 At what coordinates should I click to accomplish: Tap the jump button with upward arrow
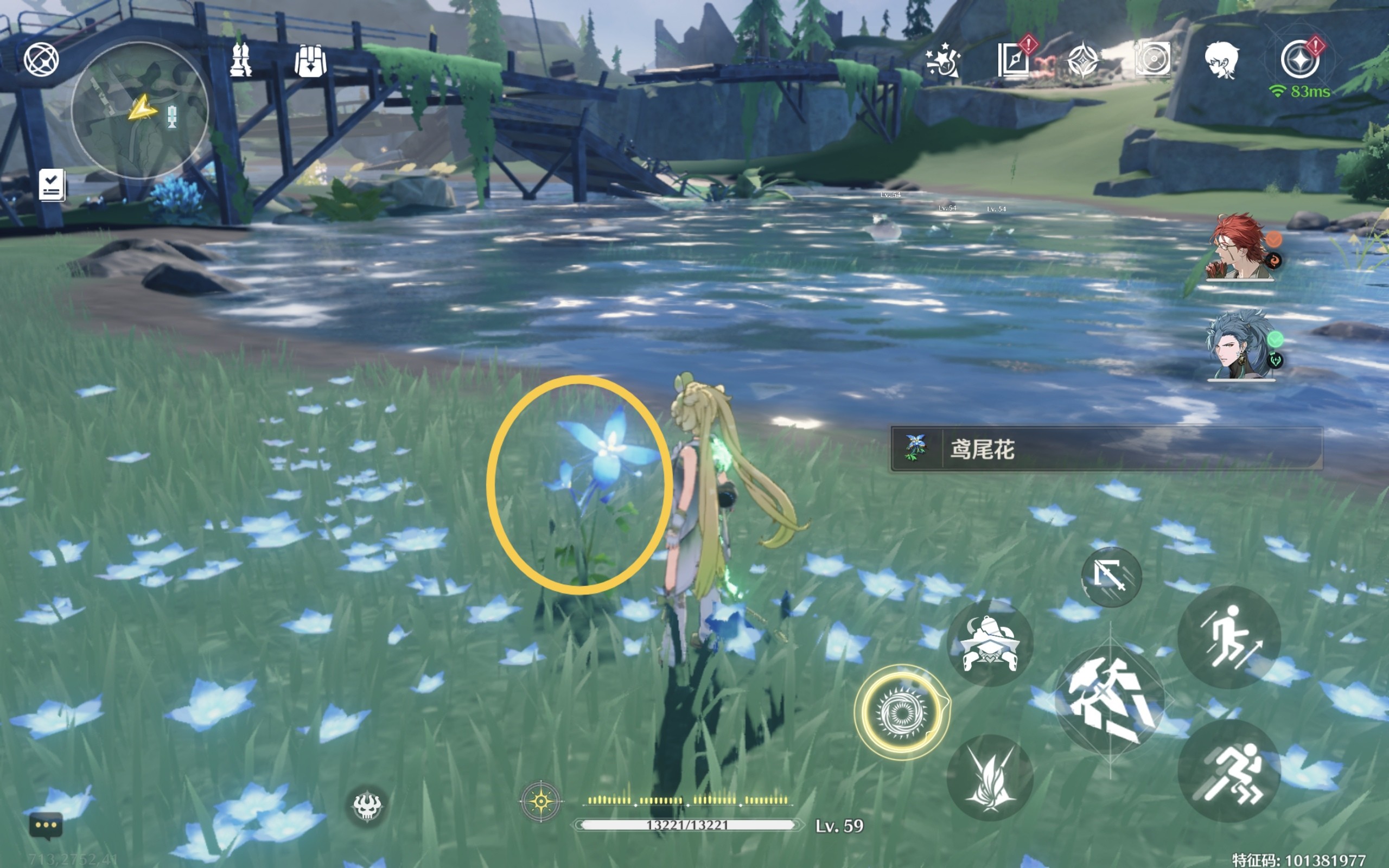pyautogui.click(x=1228, y=637)
